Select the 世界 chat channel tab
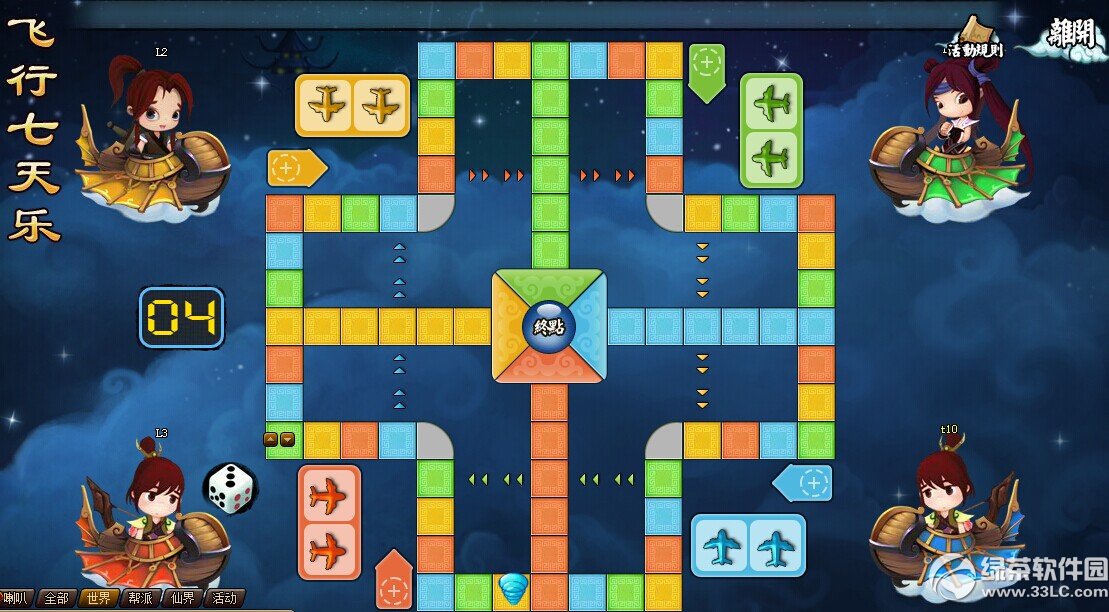Image resolution: width=1109 pixels, height=612 pixels. pyautogui.click(x=98, y=598)
